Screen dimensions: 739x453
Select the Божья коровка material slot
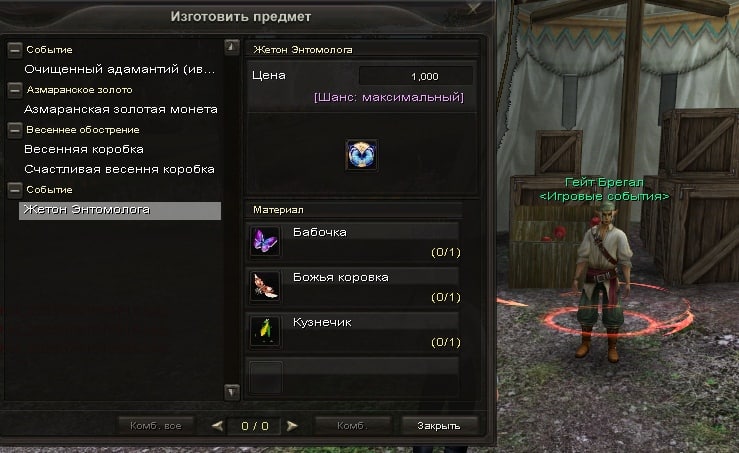[265, 284]
